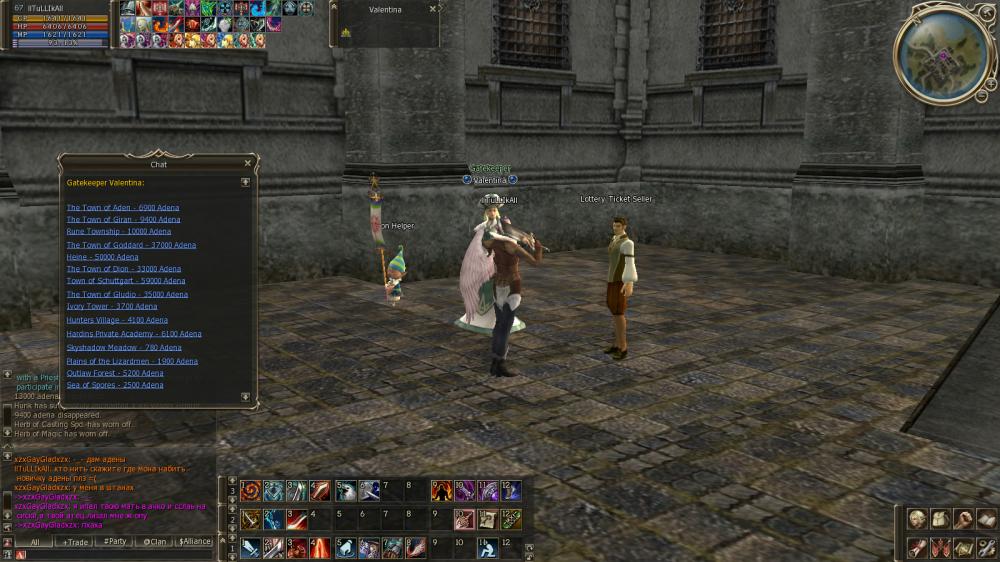This screenshot has width=1000, height=562.
Task: Choose Hunters Village destination
Action: pyautogui.click(x=117, y=320)
